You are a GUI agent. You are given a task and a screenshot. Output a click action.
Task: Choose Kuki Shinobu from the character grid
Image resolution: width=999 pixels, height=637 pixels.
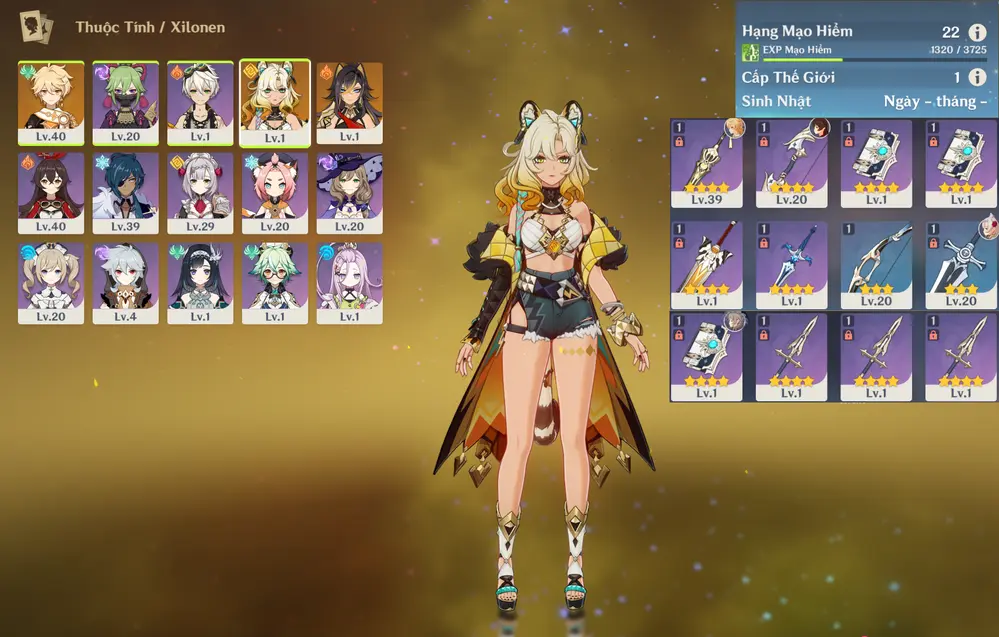[126, 102]
